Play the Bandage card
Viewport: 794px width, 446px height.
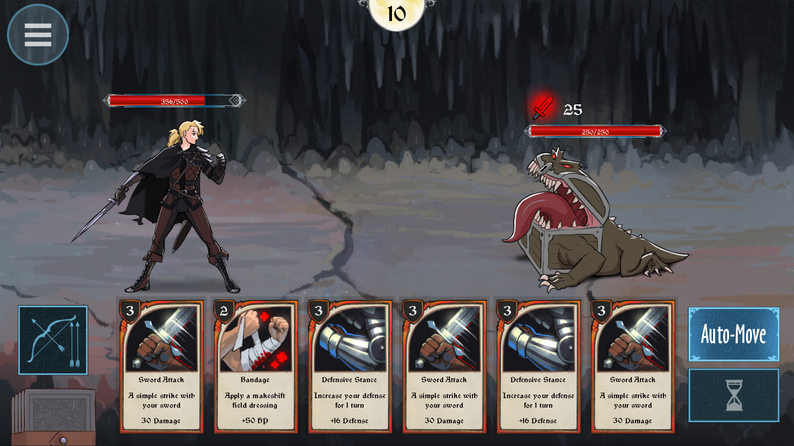255,366
